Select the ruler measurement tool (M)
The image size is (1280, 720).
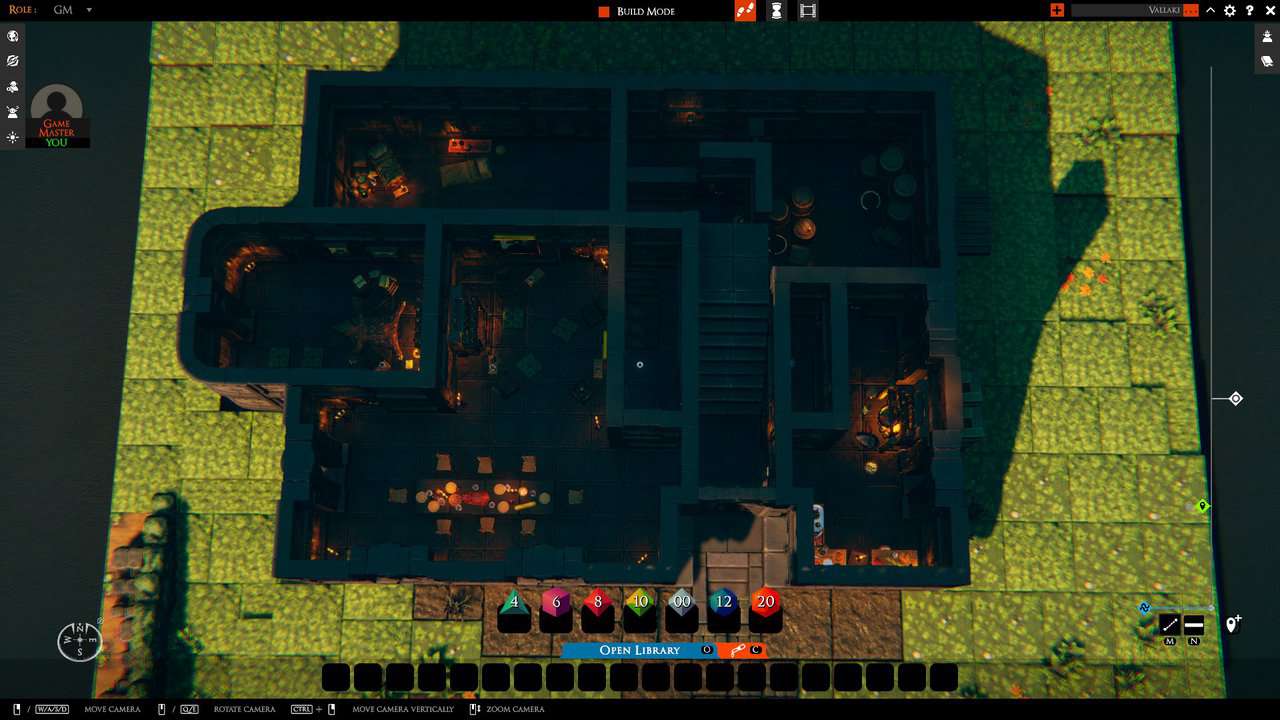tap(1168, 625)
